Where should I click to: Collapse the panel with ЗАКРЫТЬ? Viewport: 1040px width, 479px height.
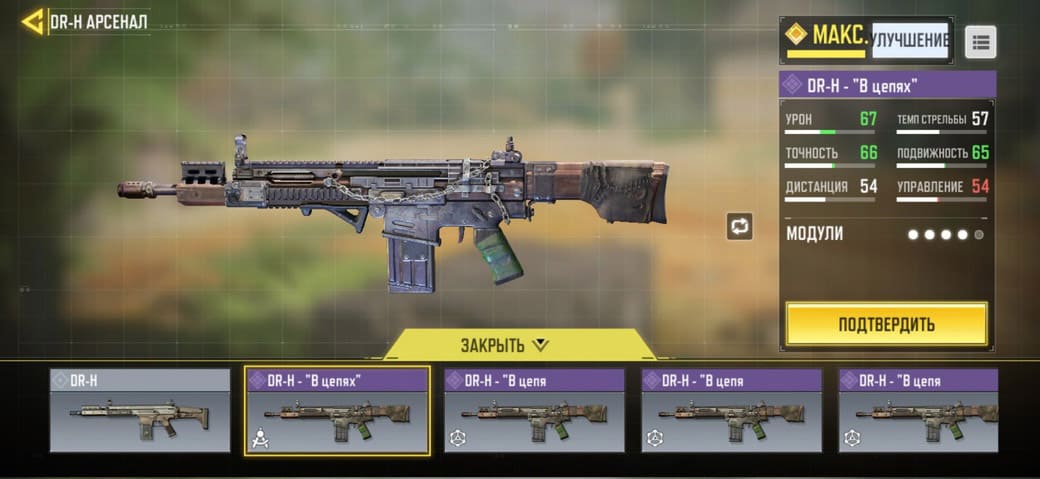(x=505, y=345)
